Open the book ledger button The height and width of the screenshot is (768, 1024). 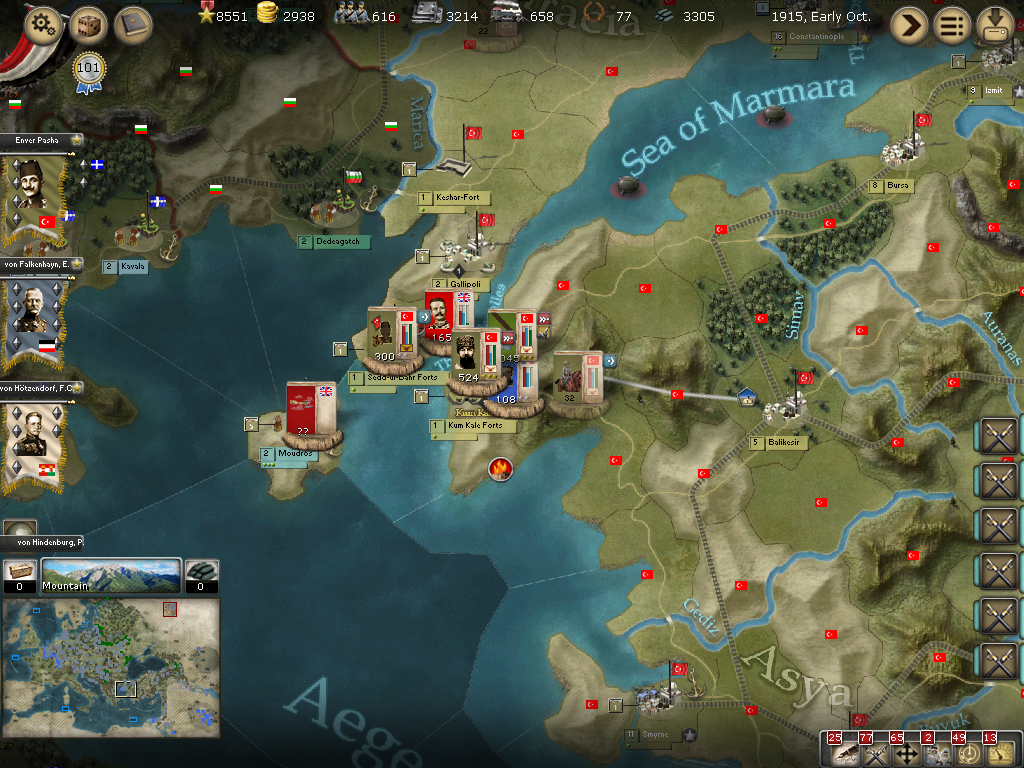[x=132, y=25]
